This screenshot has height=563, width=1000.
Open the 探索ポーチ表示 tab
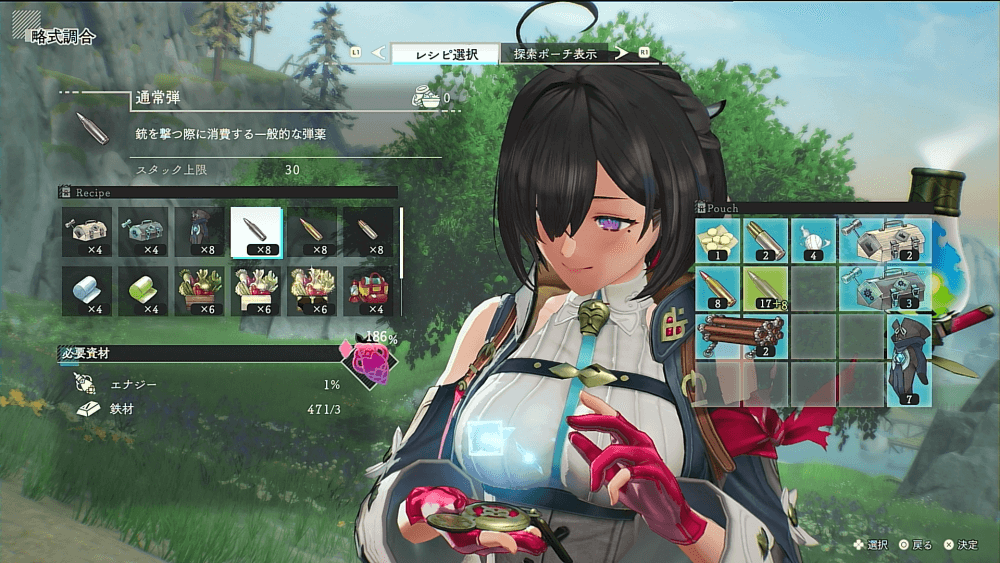pyautogui.click(x=557, y=53)
